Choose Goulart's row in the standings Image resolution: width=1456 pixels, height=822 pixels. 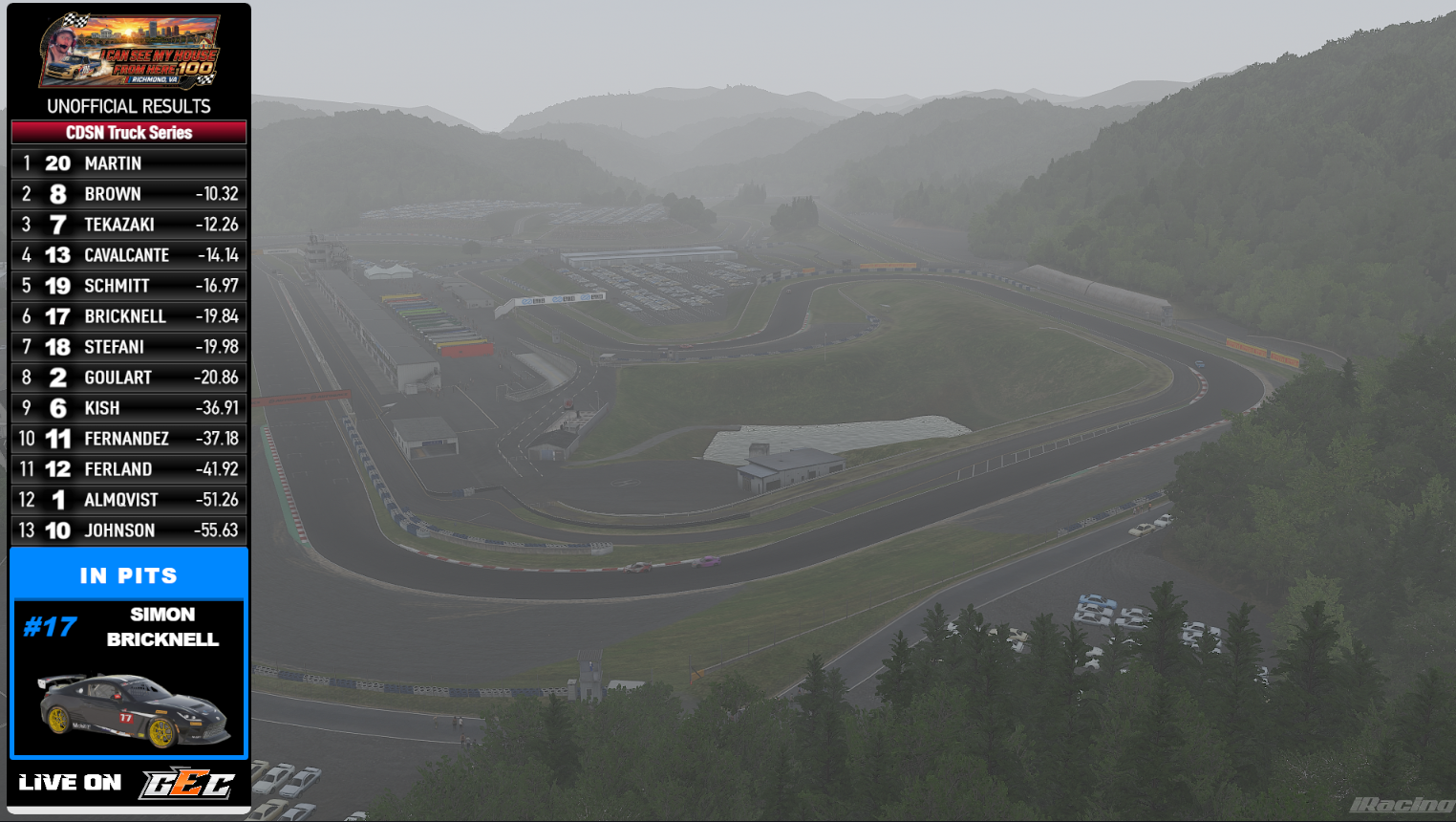(x=129, y=378)
